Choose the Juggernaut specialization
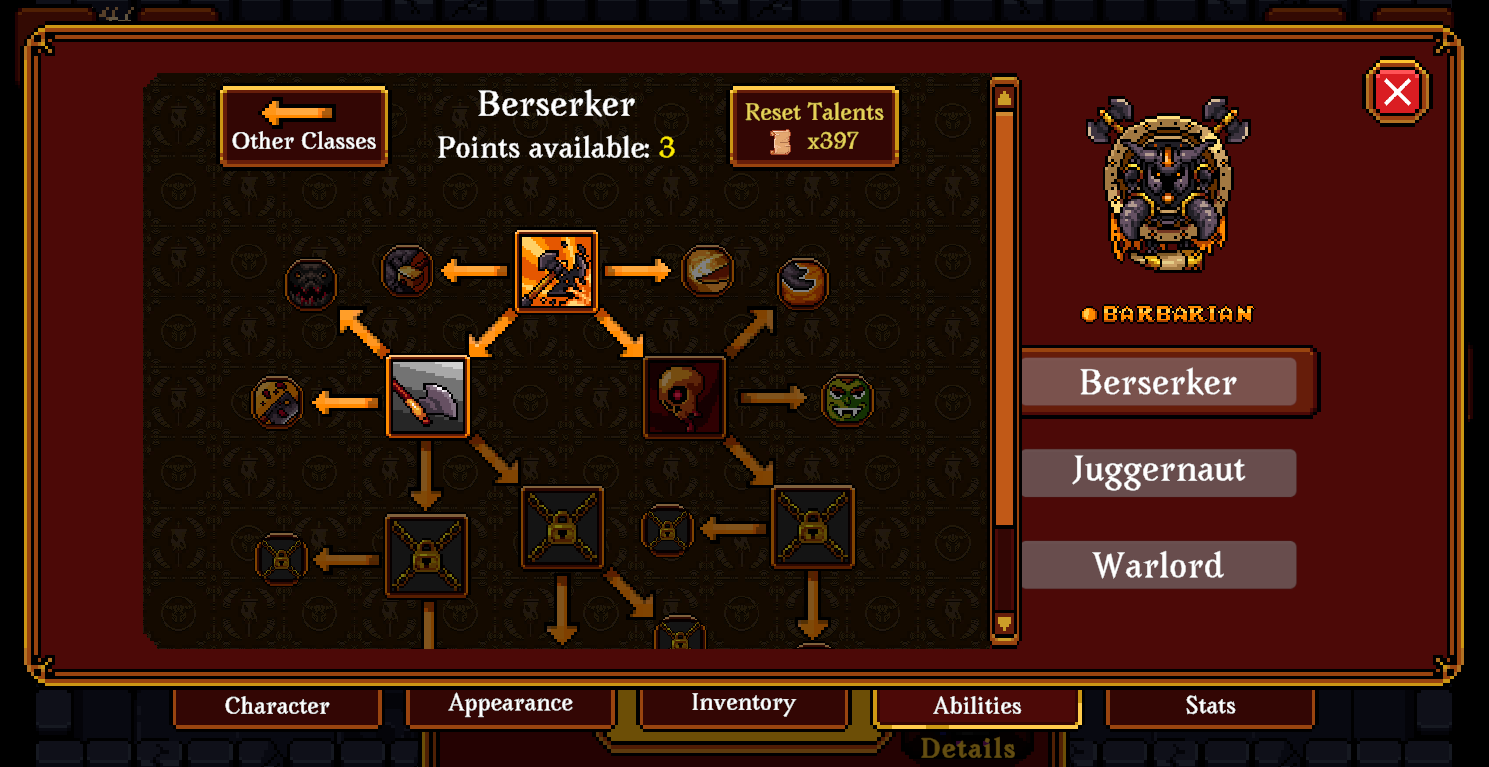The image size is (1489, 767). point(1158,472)
